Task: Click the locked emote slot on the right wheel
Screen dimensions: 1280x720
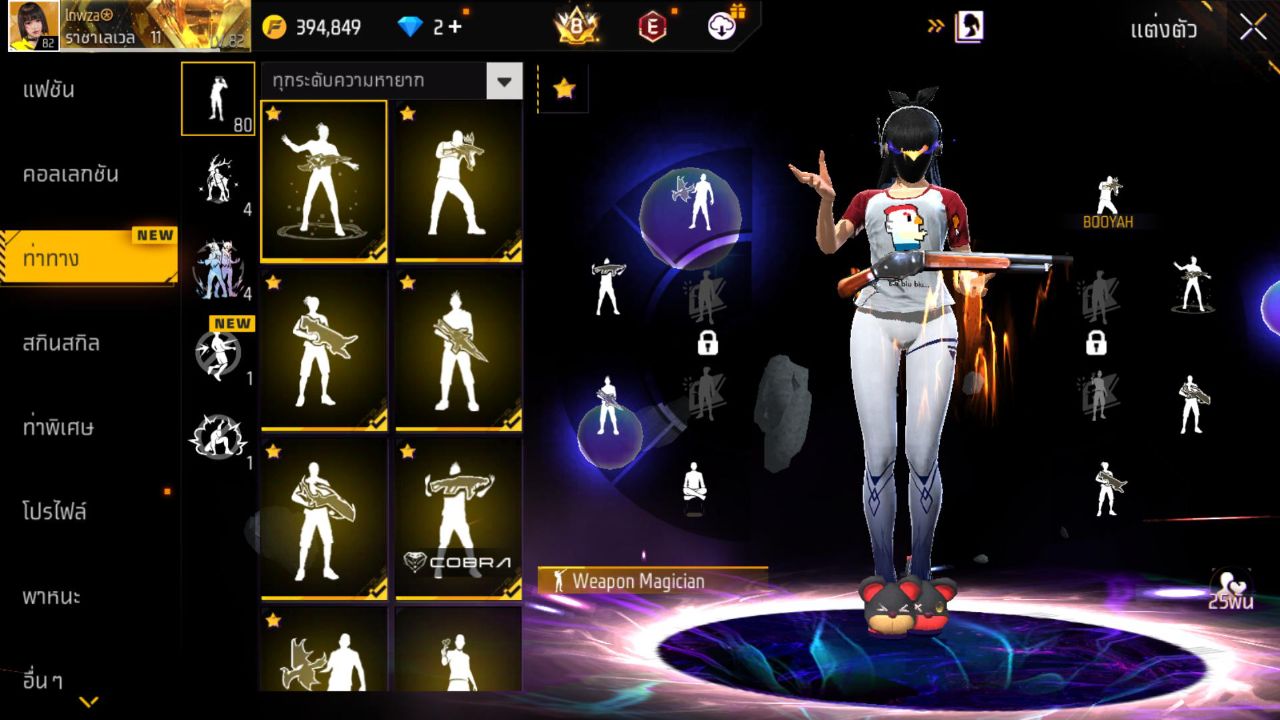Action: point(1097,343)
